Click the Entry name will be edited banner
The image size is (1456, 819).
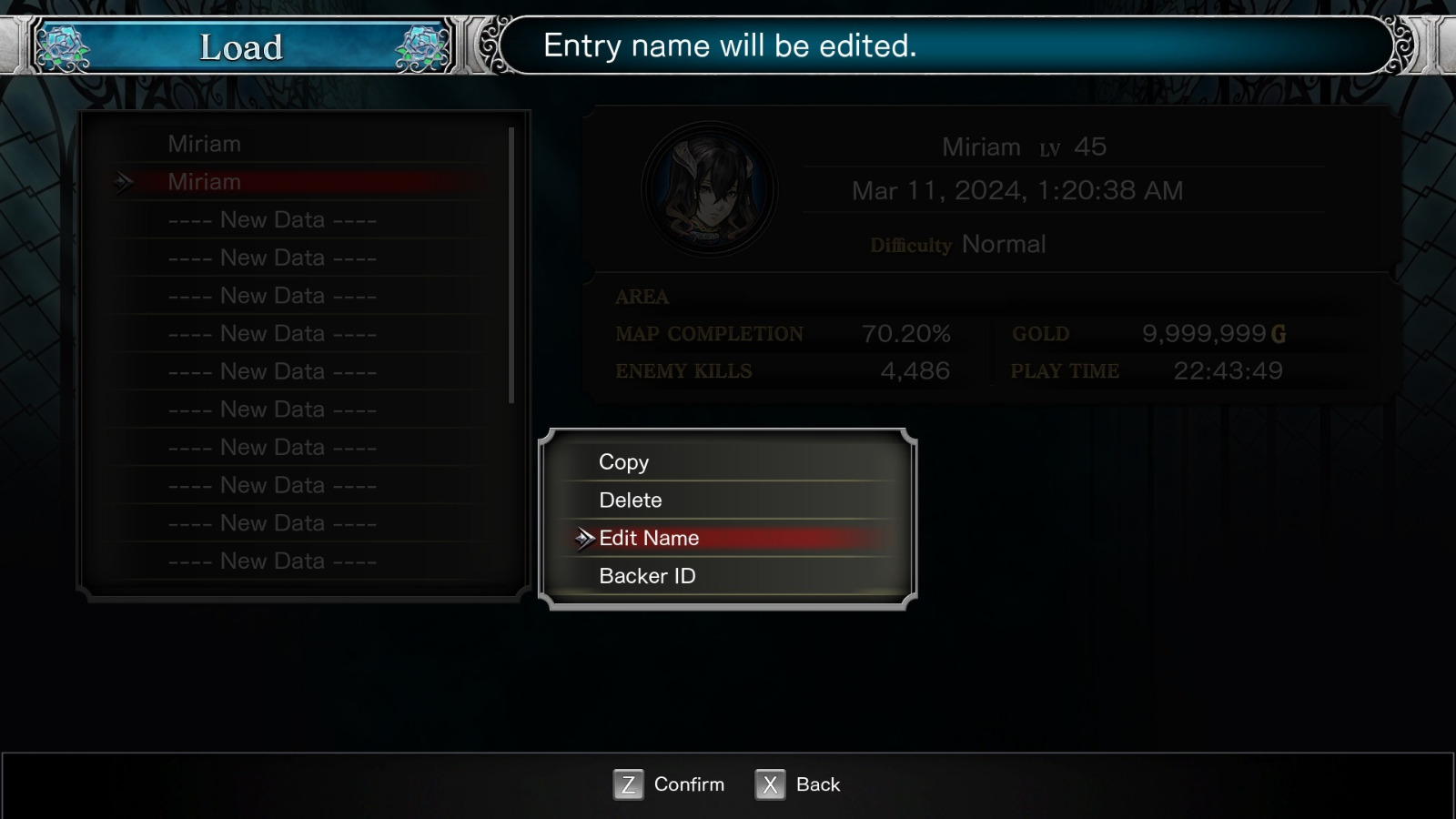937,45
